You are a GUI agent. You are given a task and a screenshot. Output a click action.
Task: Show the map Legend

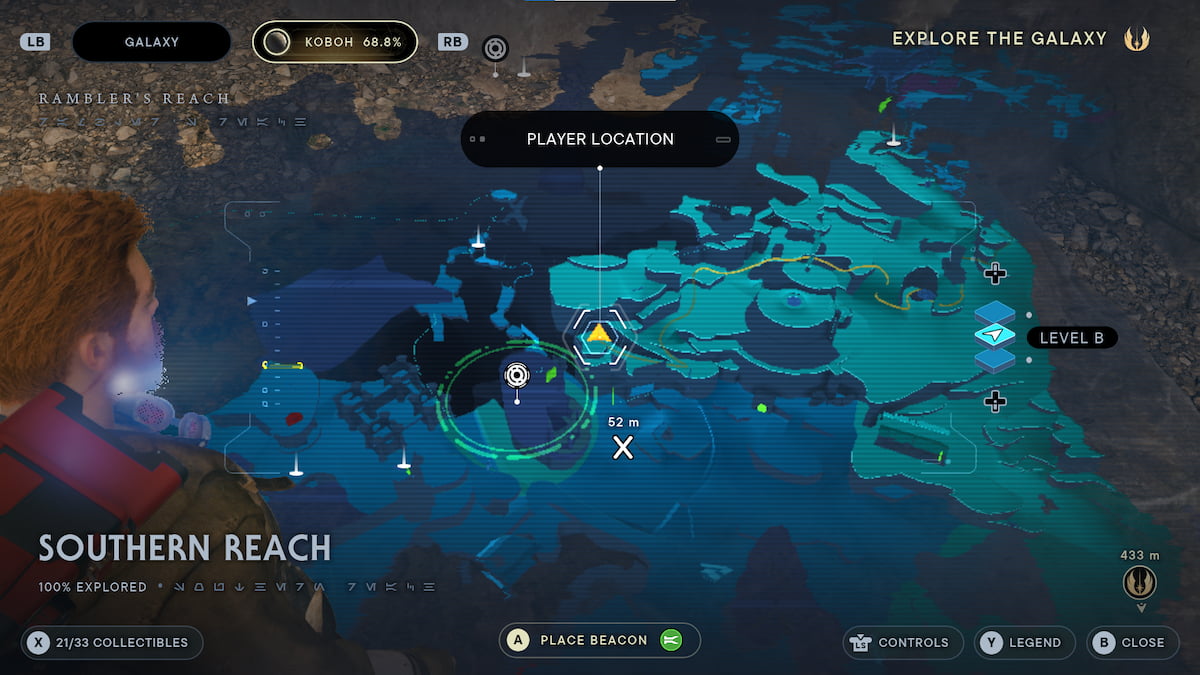point(1024,642)
